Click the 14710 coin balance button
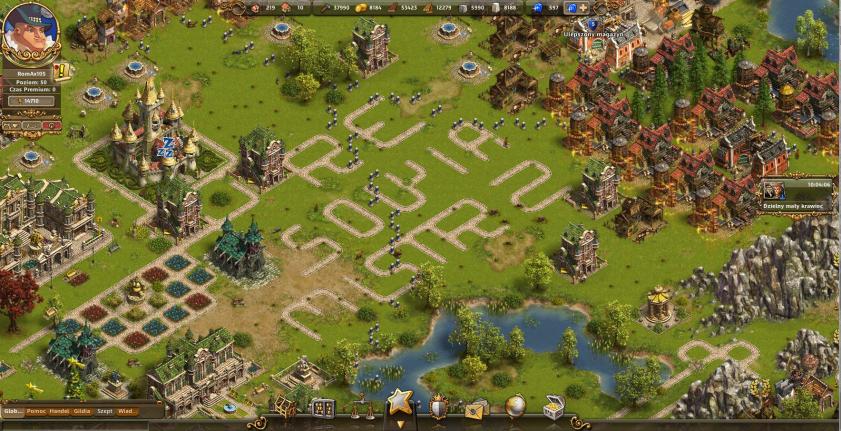The width and height of the screenshot is (841, 431). [33, 101]
